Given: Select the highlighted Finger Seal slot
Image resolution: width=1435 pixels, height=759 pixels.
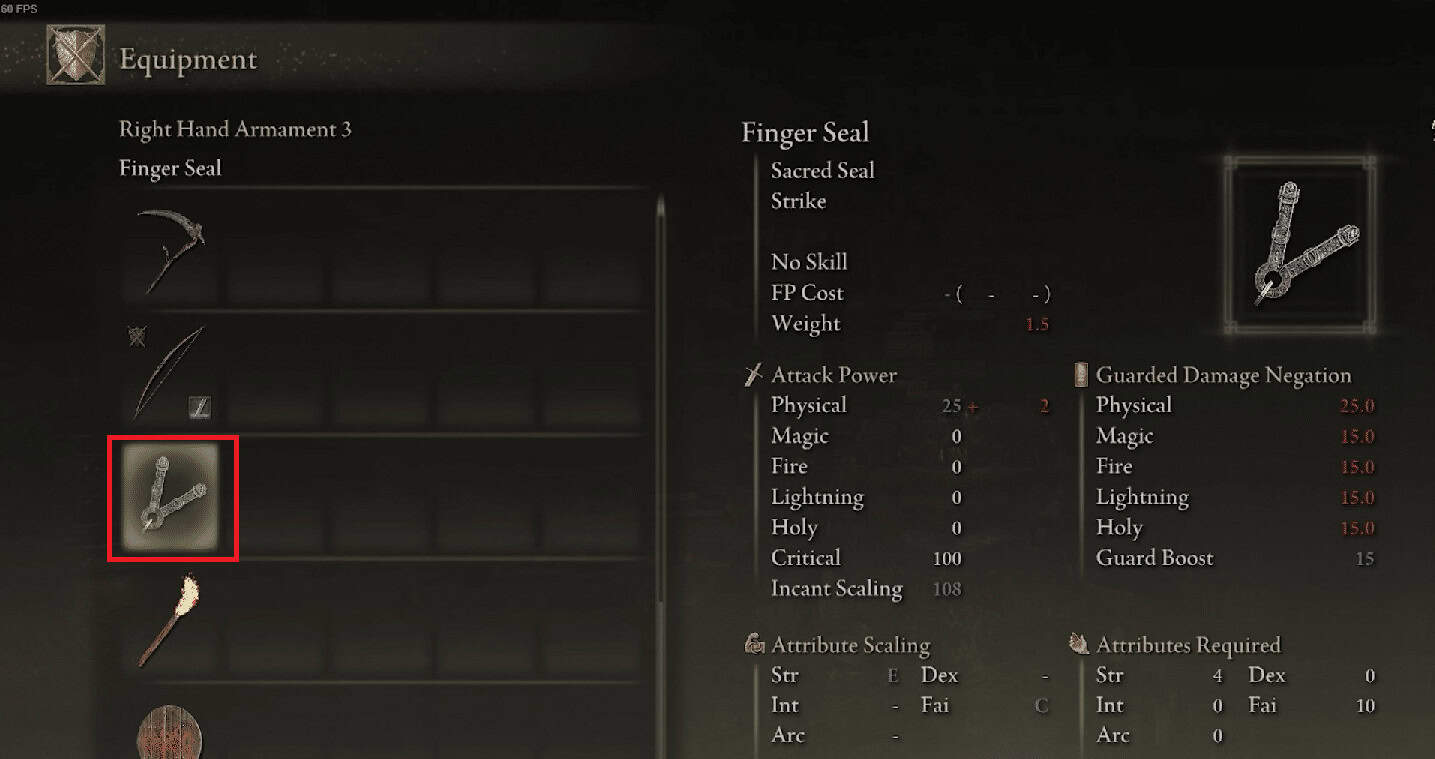Looking at the screenshot, I should click(172, 498).
